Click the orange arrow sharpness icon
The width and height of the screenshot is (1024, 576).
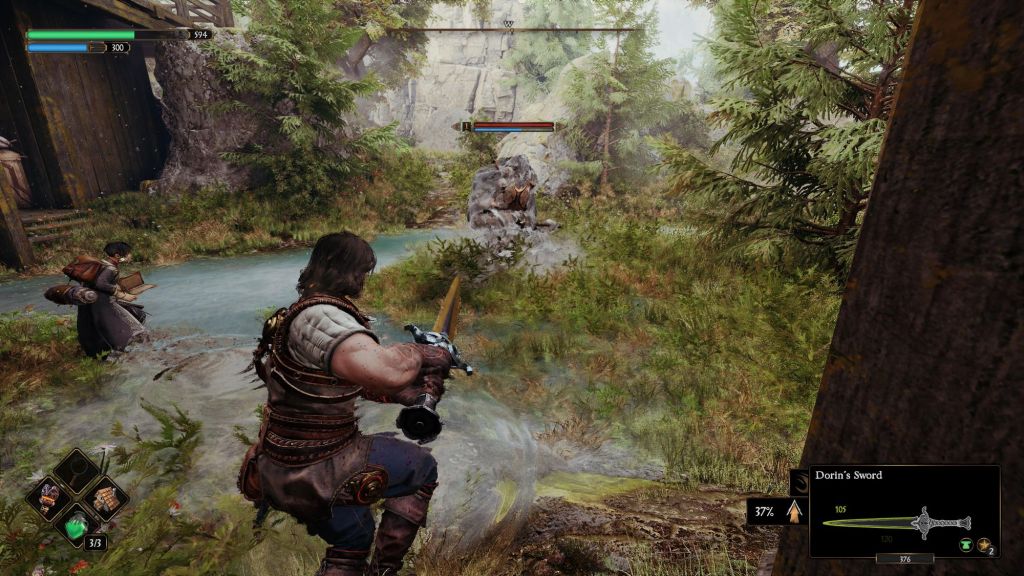click(x=795, y=511)
